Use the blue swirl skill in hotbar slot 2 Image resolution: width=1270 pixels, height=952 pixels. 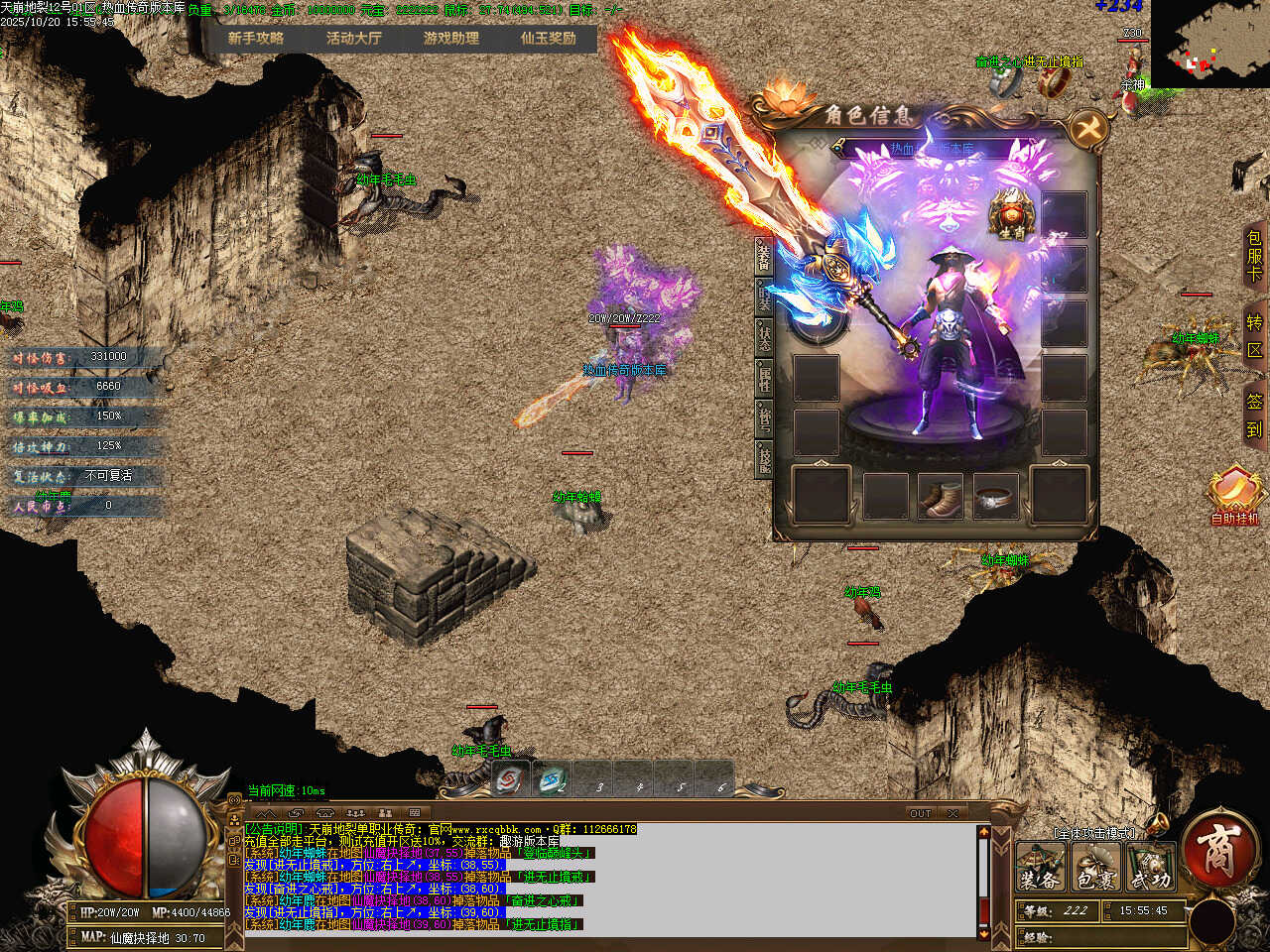(x=552, y=780)
